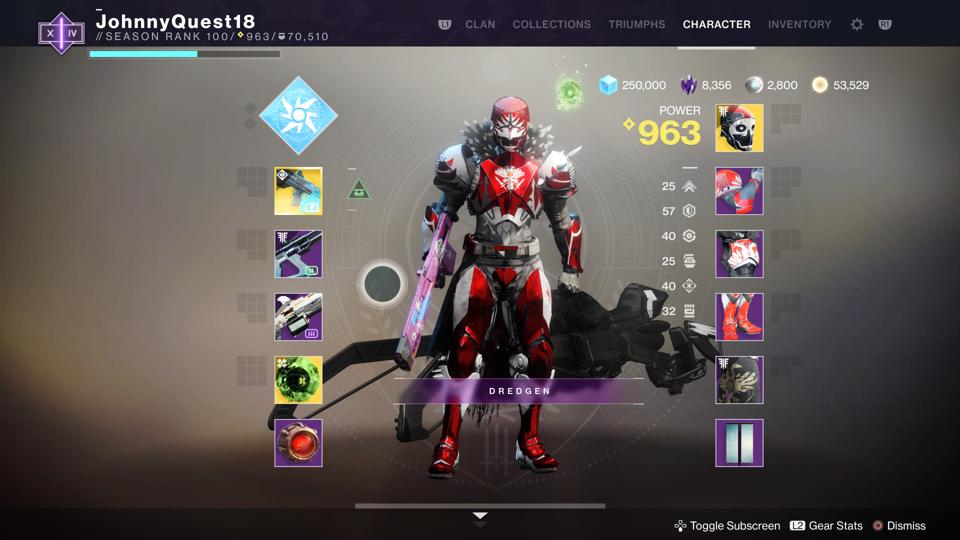Choose the chest armor slot
This screenshot has width=960, height=540.
pyautogui.click(x=739, y=254)
